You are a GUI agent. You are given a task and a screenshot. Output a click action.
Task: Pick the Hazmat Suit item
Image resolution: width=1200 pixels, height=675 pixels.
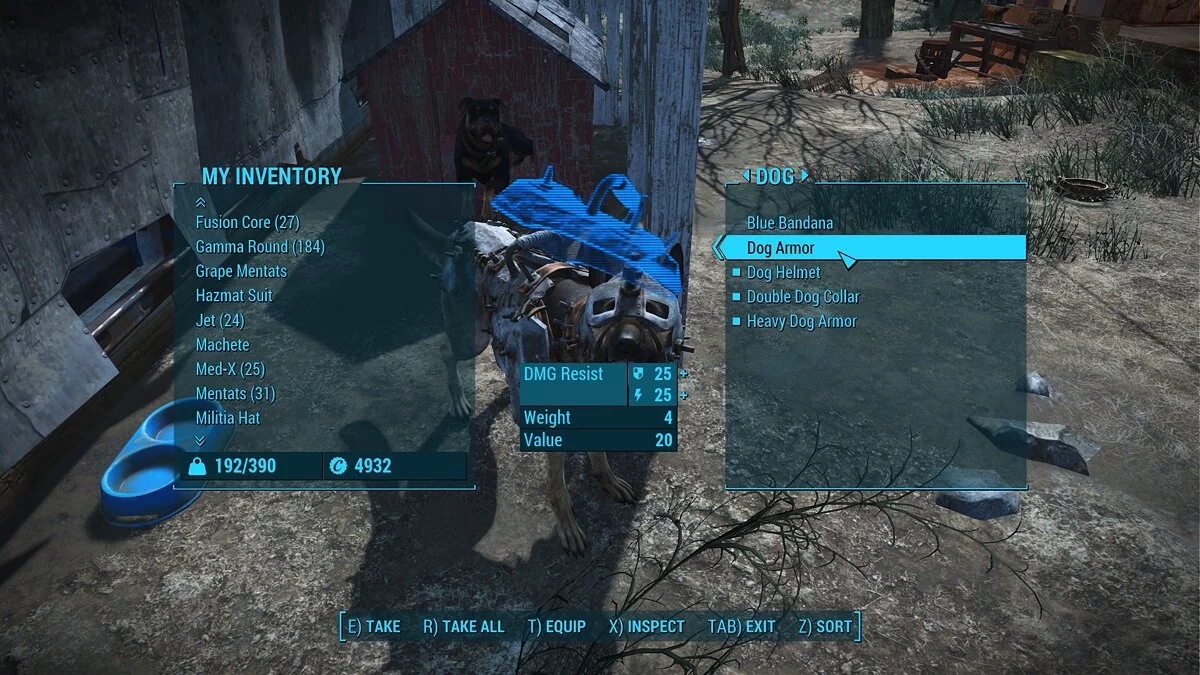click(x=234, y=296)
